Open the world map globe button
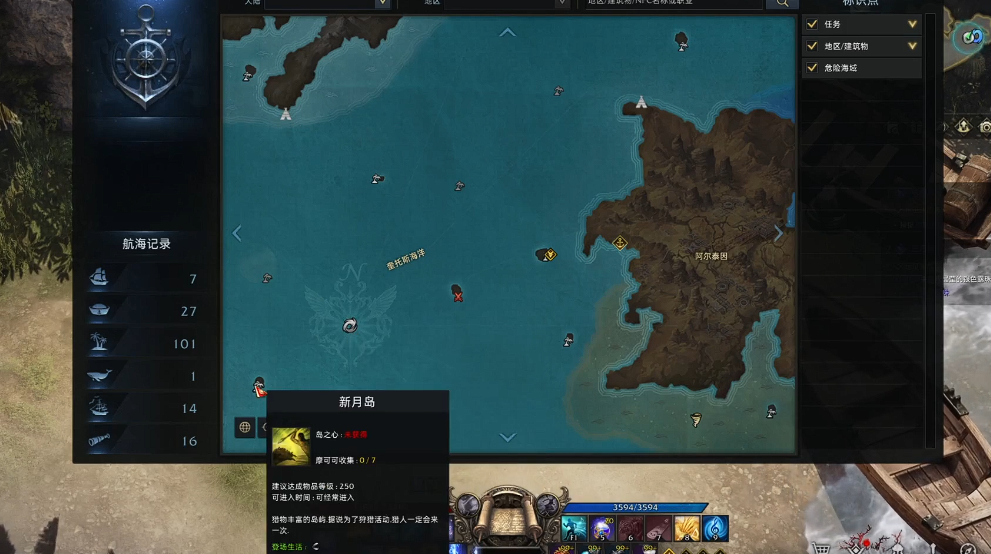This screenshot has width=991, height=554. coord(245,427)
